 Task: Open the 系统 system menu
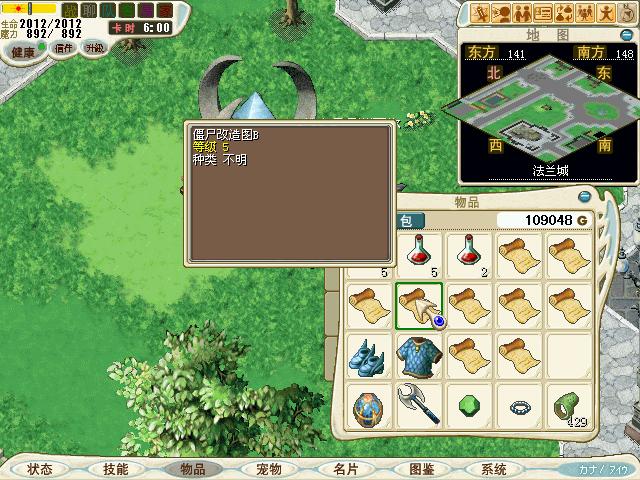[x=493, y=469]
